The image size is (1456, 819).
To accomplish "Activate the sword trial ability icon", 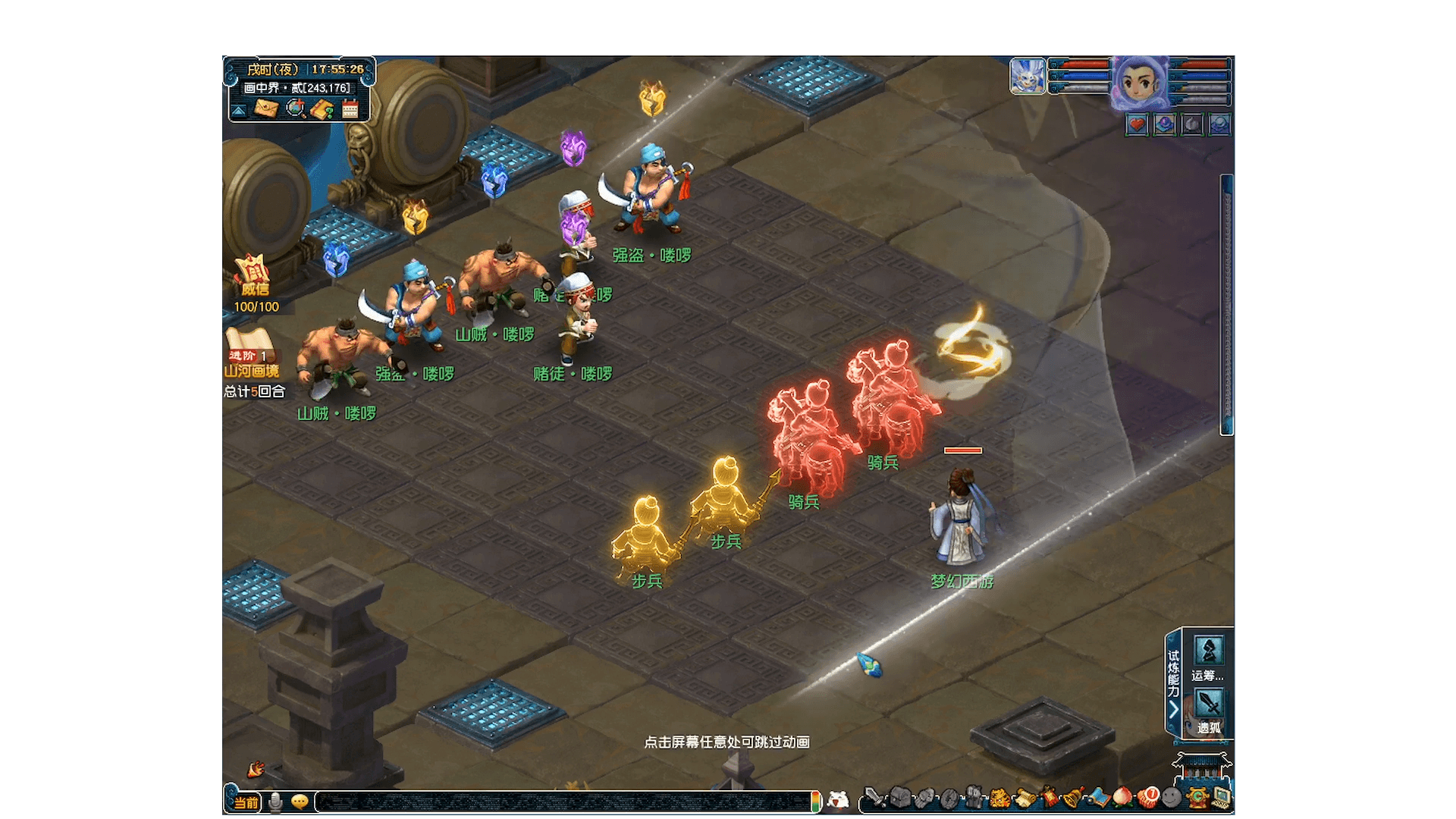I will [x=1208, y=704].
